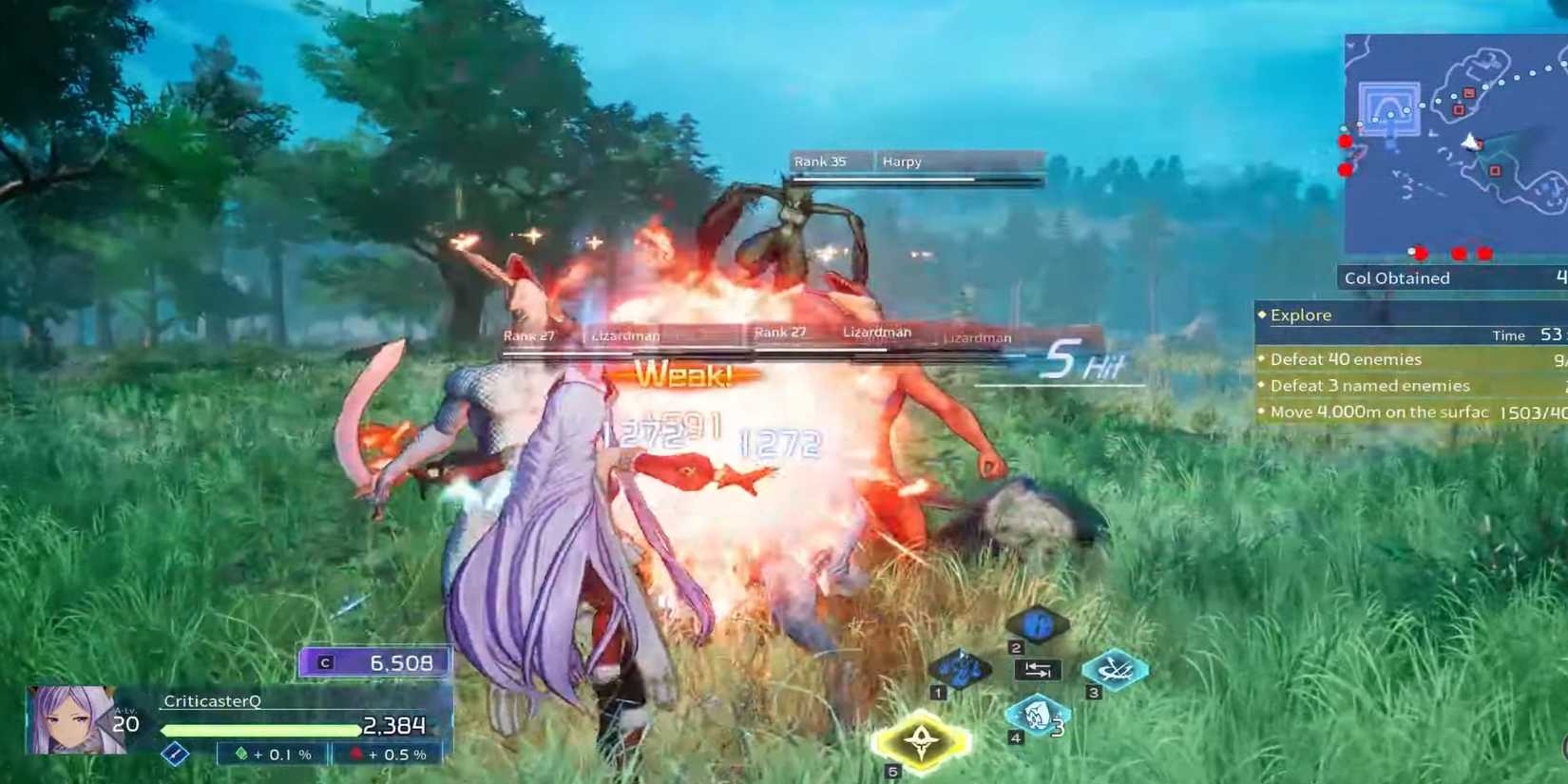The width and height of the screenshot is (1568, 784).
Task: Click the blue sword emblem near CriticasterQ's level
Action: coord(174,755)
